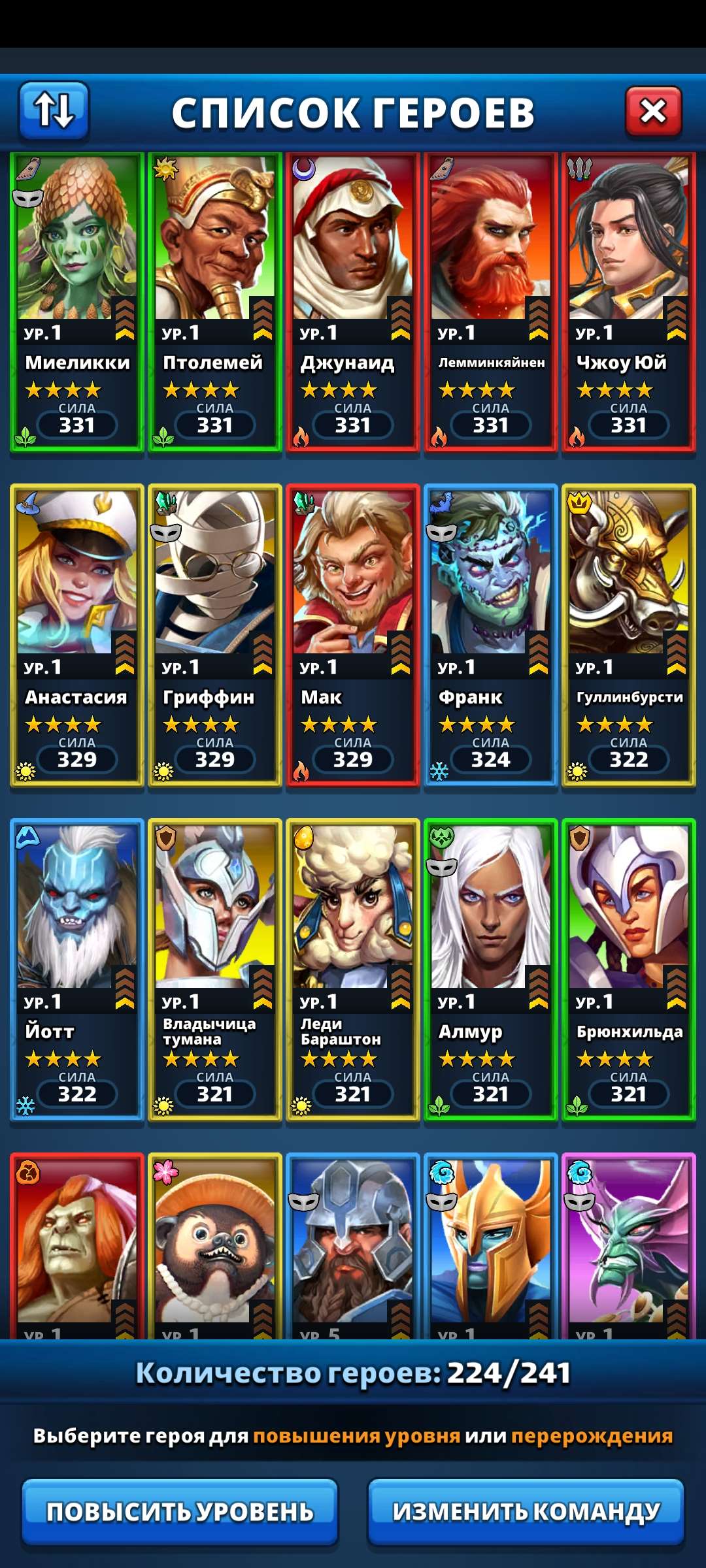Select the Миеликки hero card
The height and width of the screenshot is (1568, 706).
77,302
